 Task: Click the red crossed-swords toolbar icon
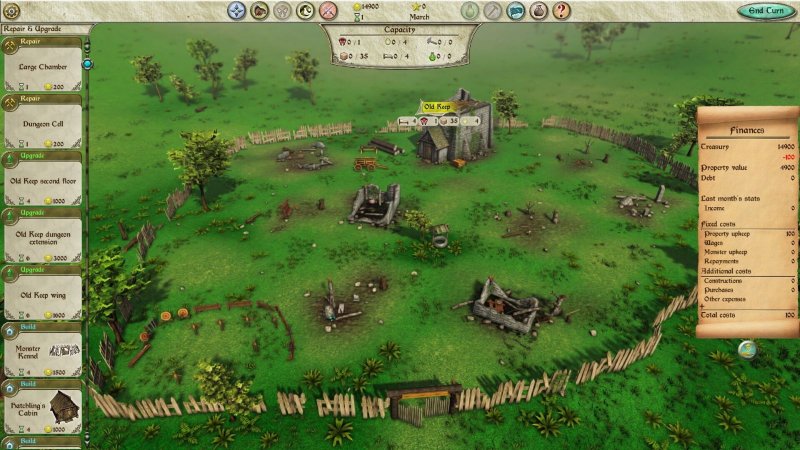[328, 11]
